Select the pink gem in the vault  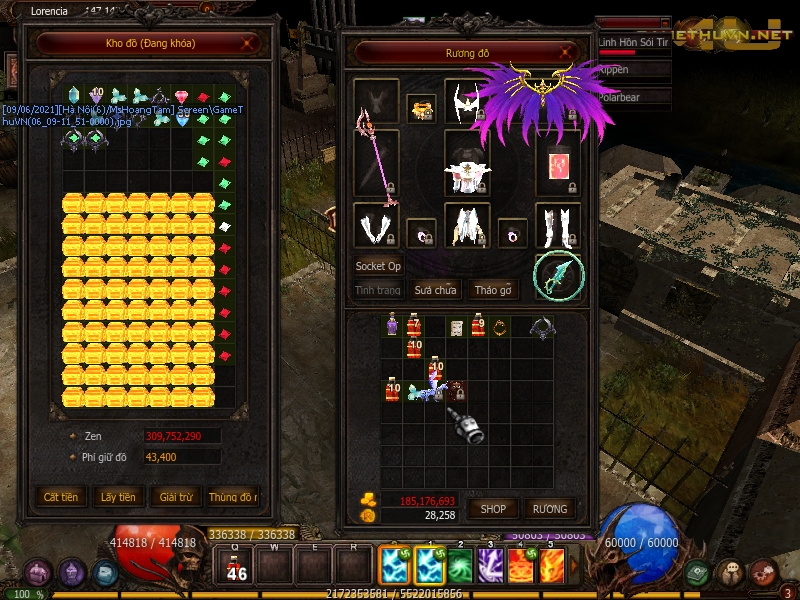click(x=181, y=97)
